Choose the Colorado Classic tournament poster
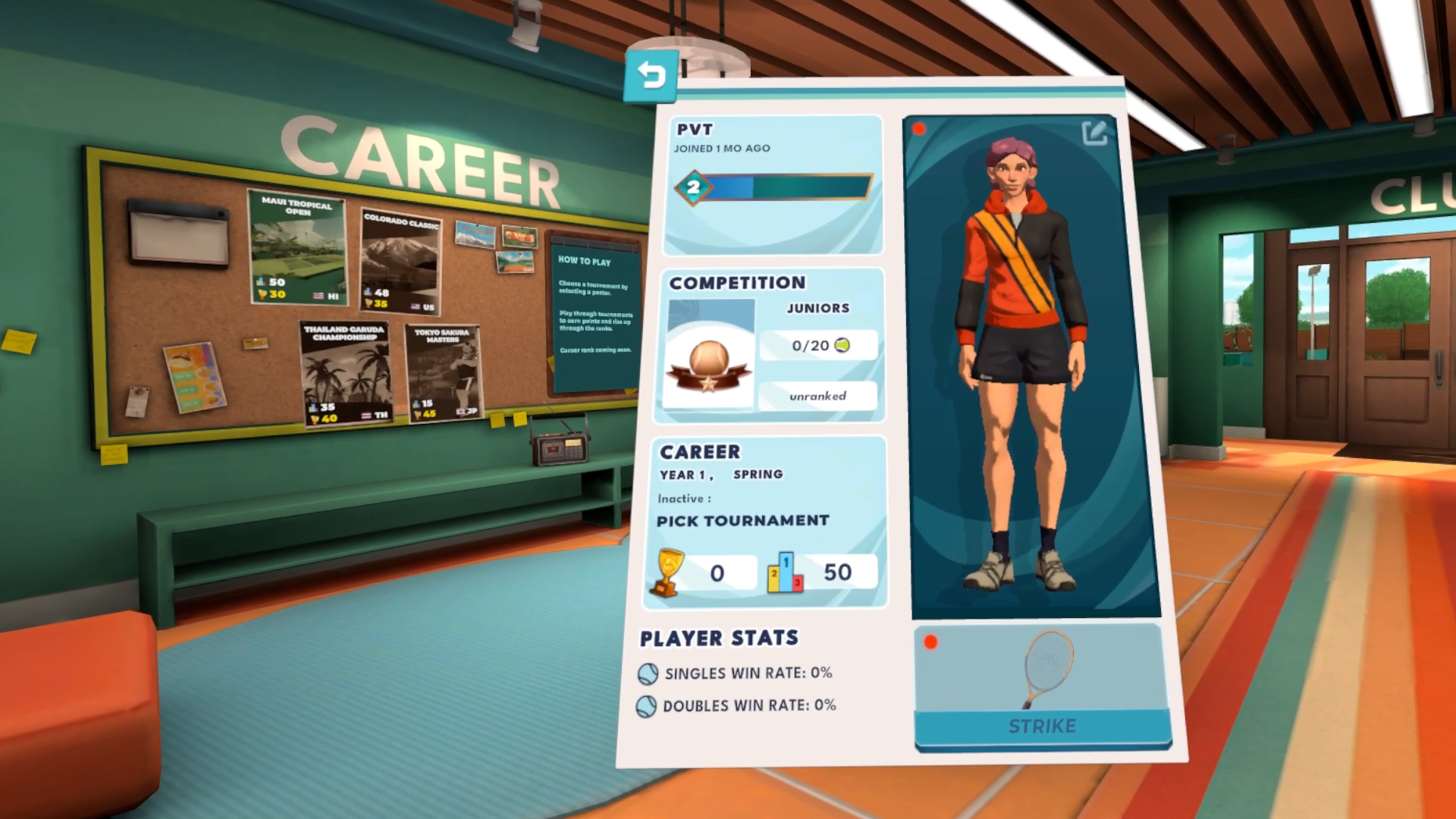This screenshot has height=819, width=1456. [x=400, y=262]
